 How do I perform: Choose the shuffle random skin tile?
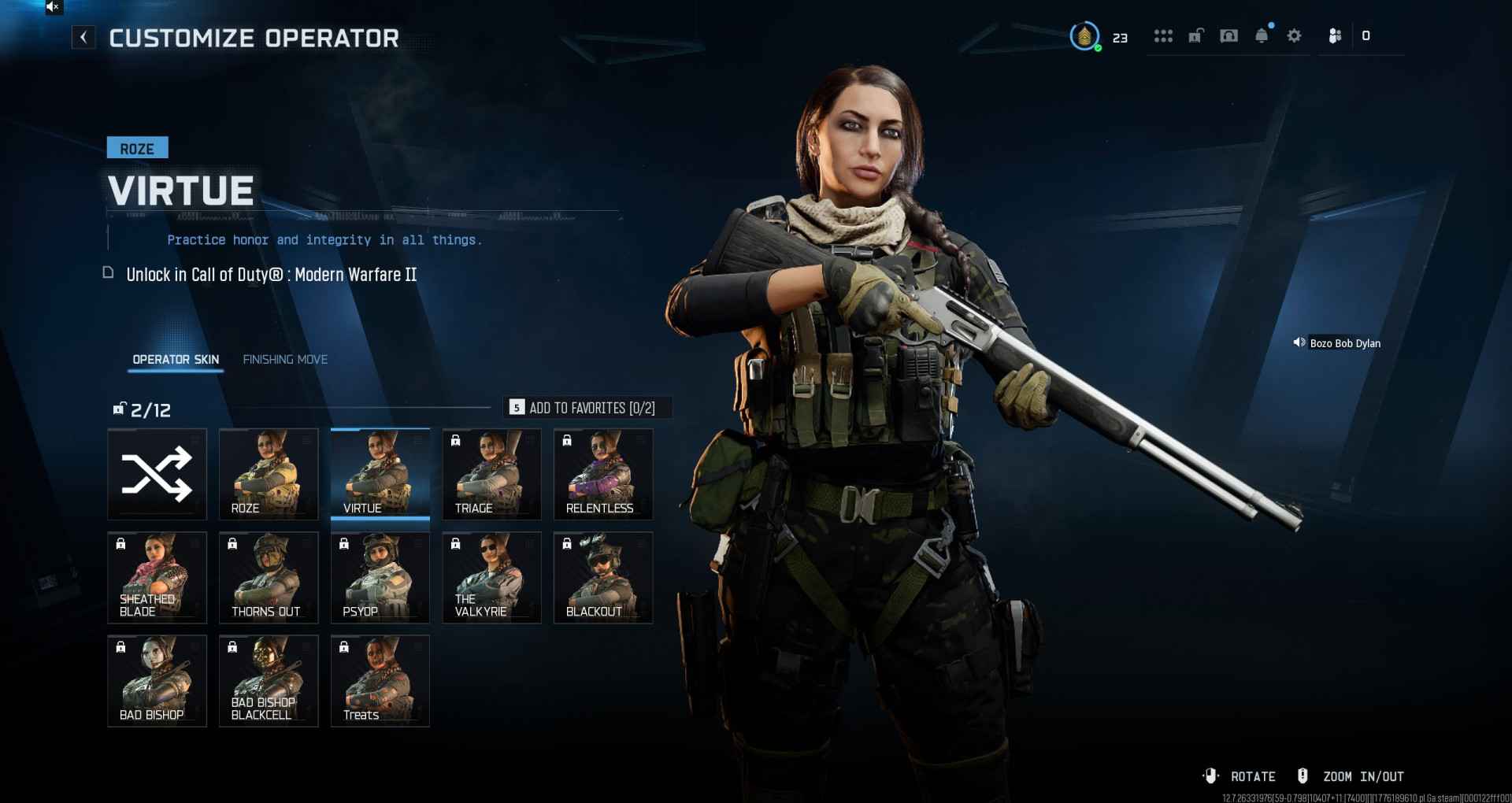click(x=157, y=474)
